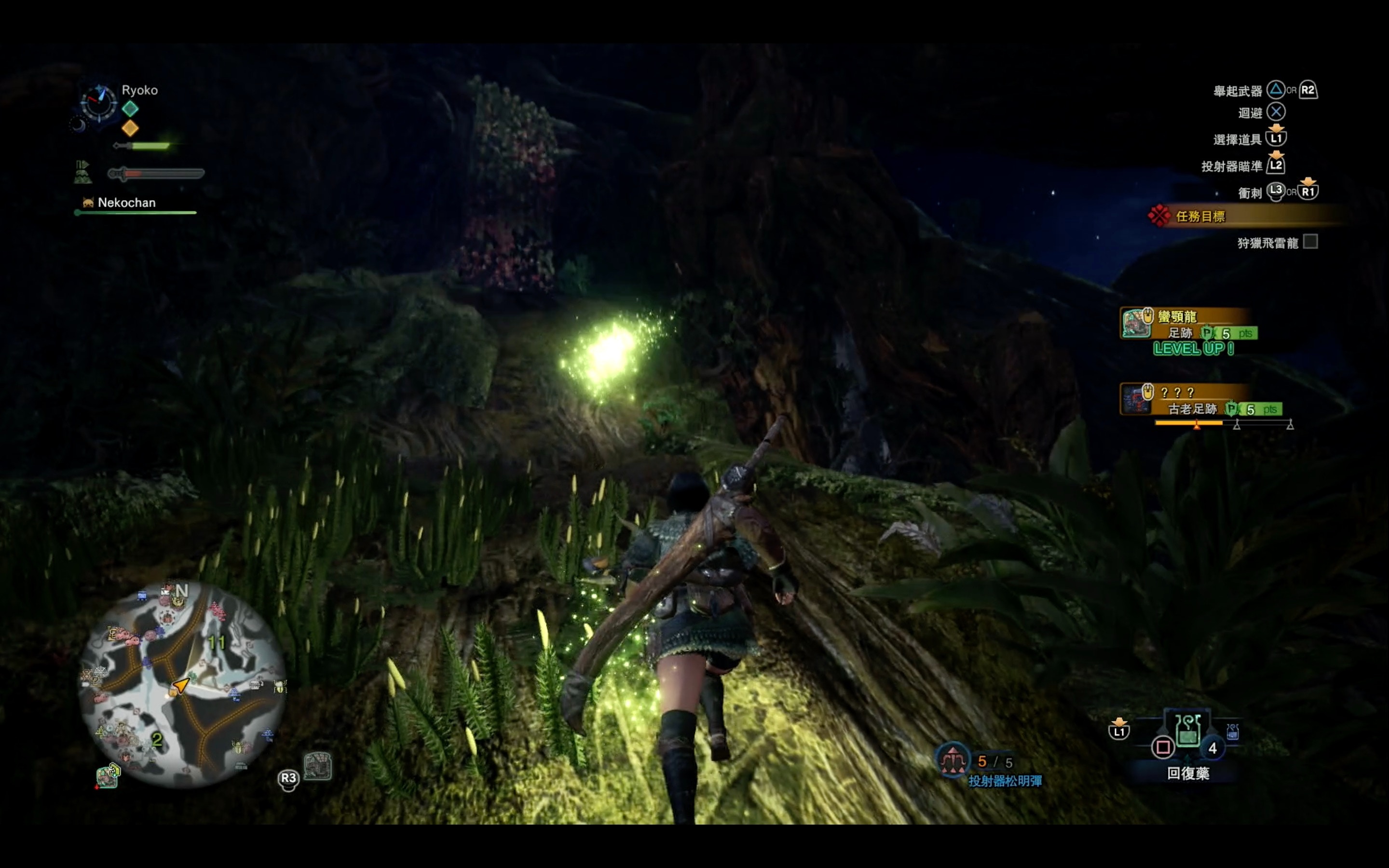The image size is (1389, 868).
Task: Select the 回復藥 potion item slot
Action: (x=1187, y=732)
